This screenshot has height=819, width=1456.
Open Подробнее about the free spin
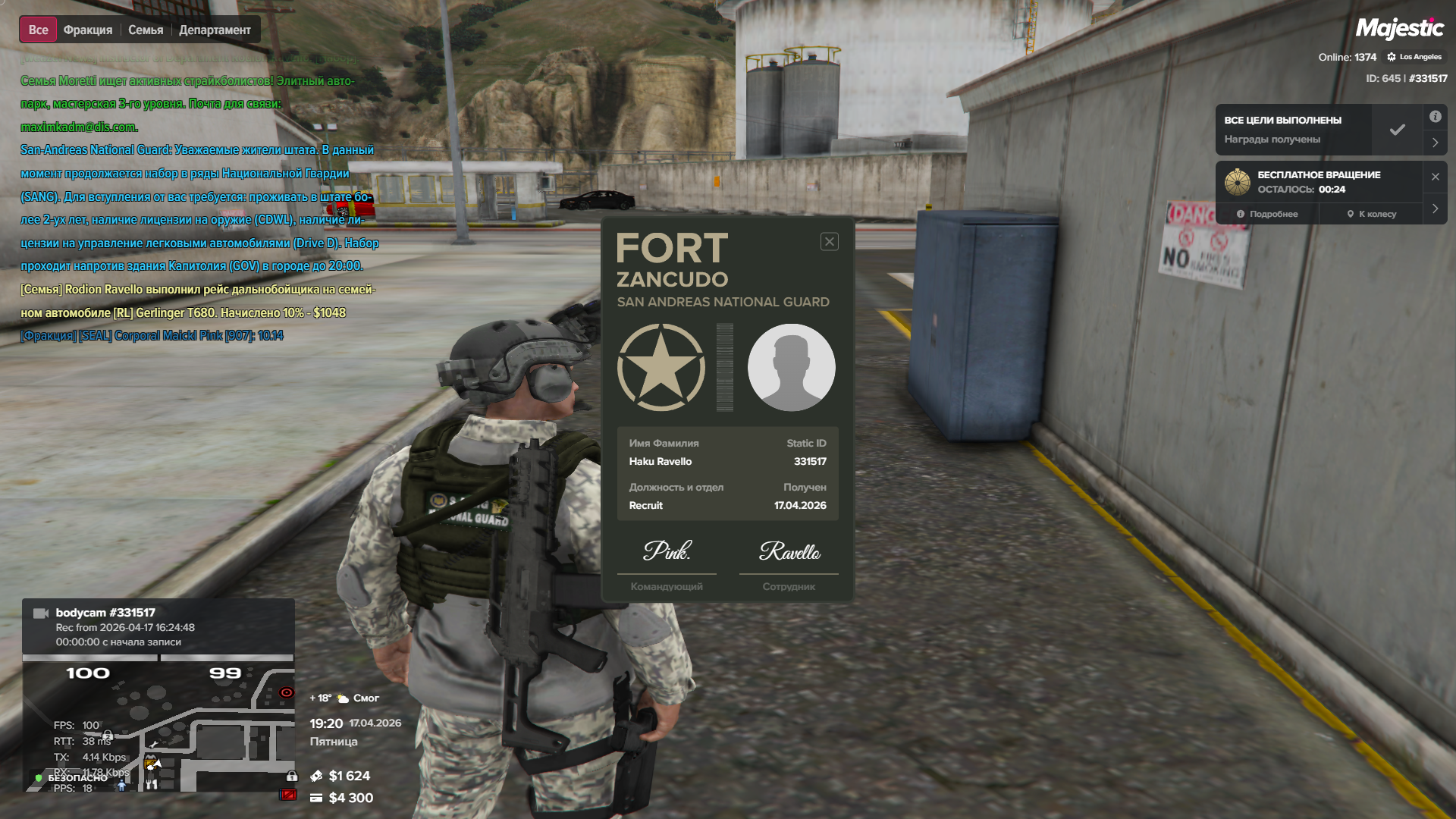(x=1267, y=214)
